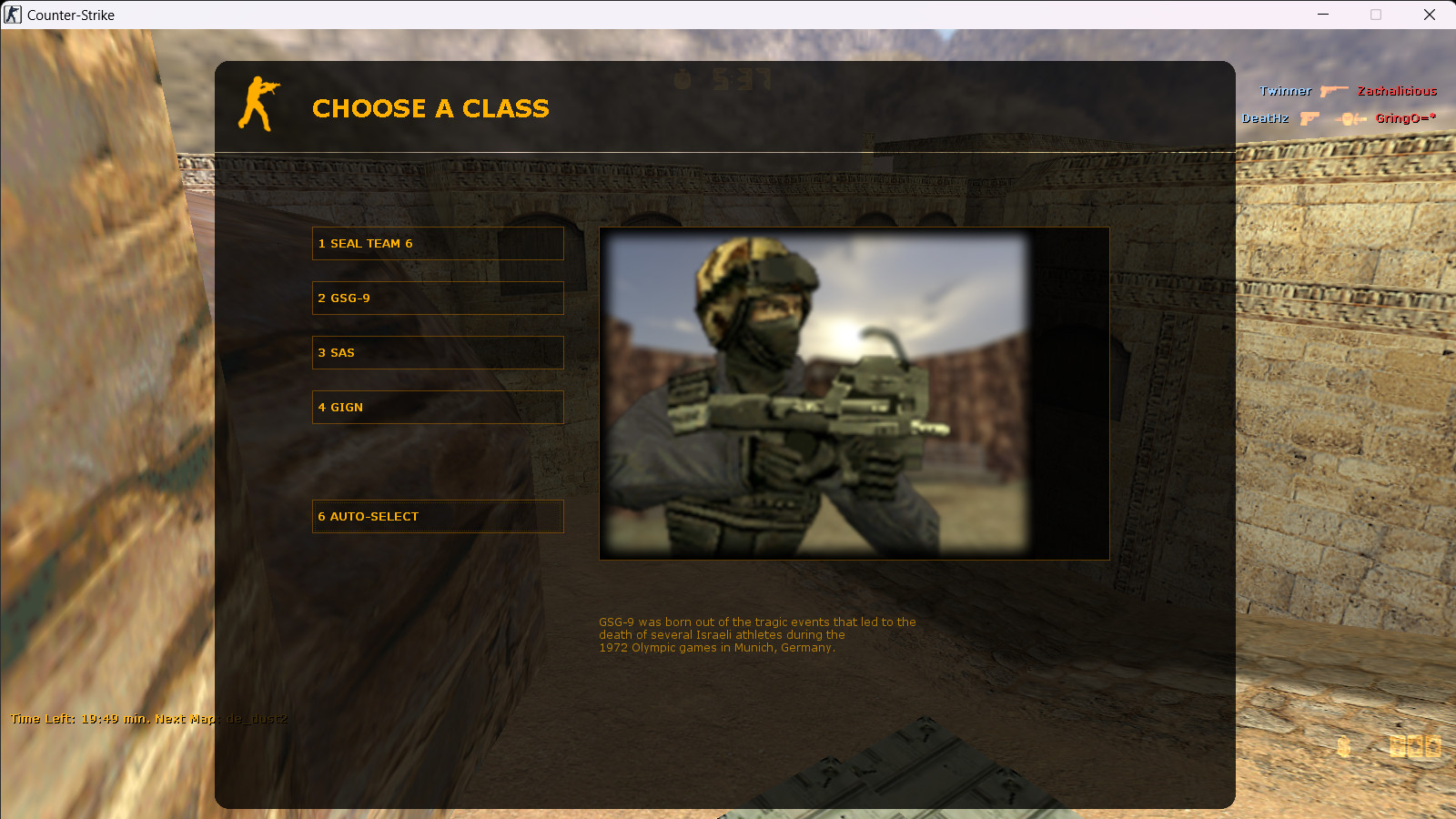Click the GSG-9 character preview image
Screen dimensions: 1456x819
854,392
